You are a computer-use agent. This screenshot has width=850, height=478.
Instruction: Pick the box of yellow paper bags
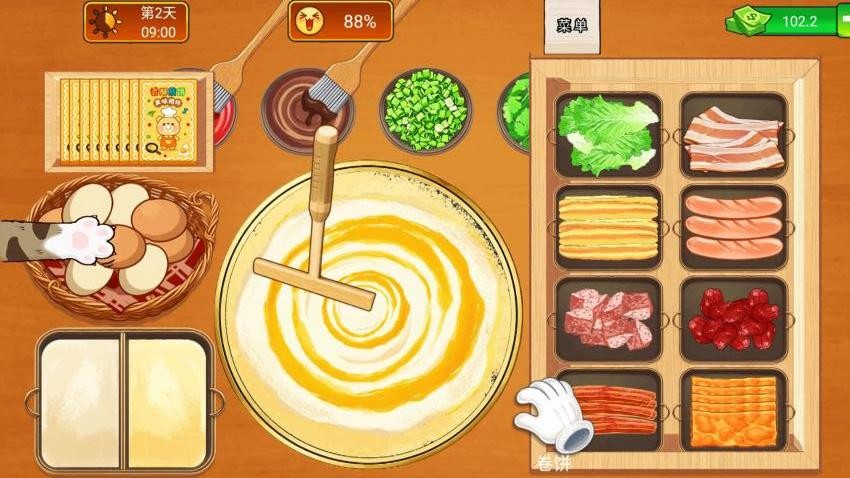pos(128,120)
